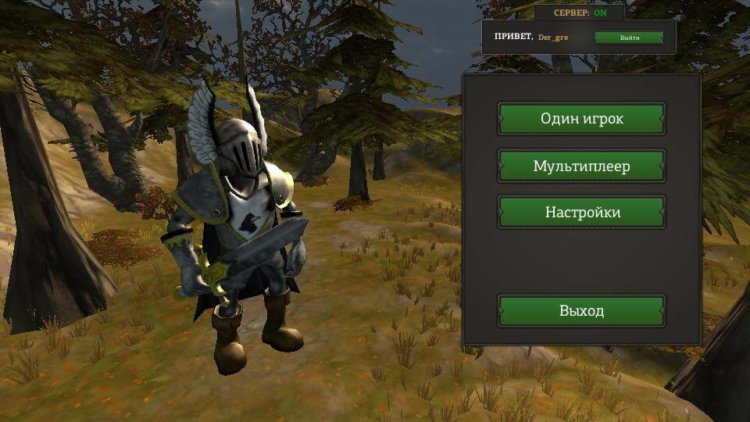Log out with the small Выйти button
750x422 pixels.
click(x=629, y=38)
